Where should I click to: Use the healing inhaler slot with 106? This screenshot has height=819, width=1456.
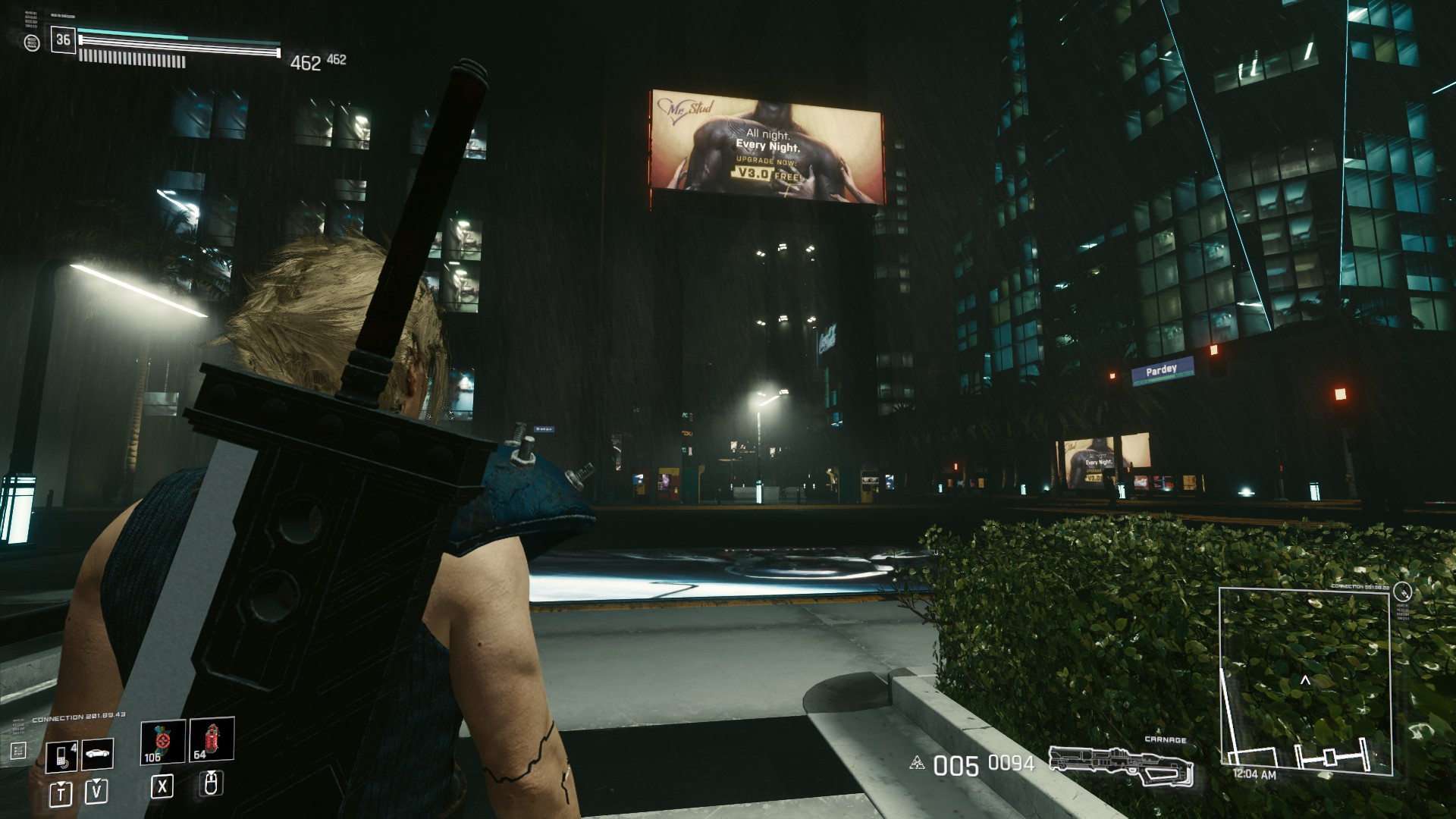162,742
